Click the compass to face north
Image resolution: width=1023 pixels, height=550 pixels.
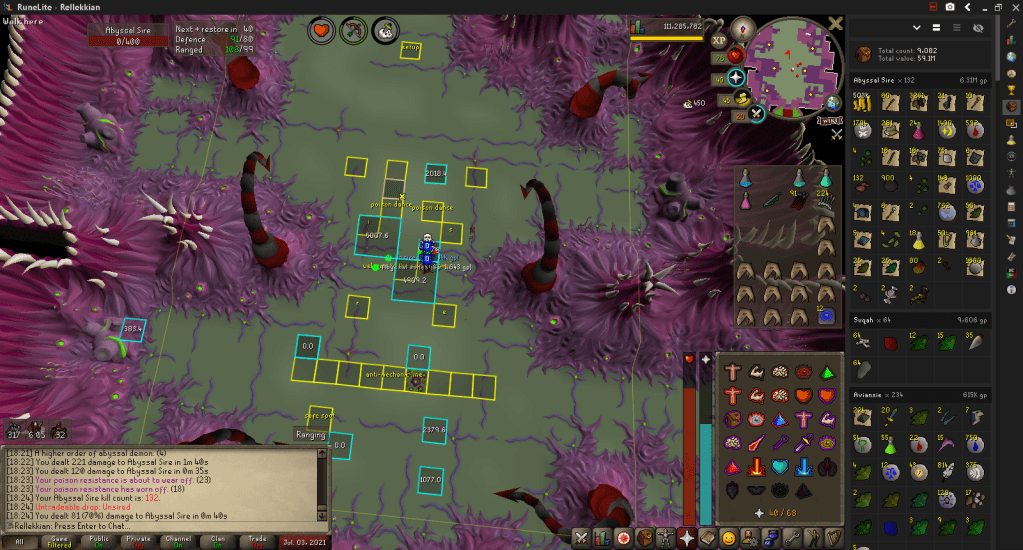coord(741,27)
